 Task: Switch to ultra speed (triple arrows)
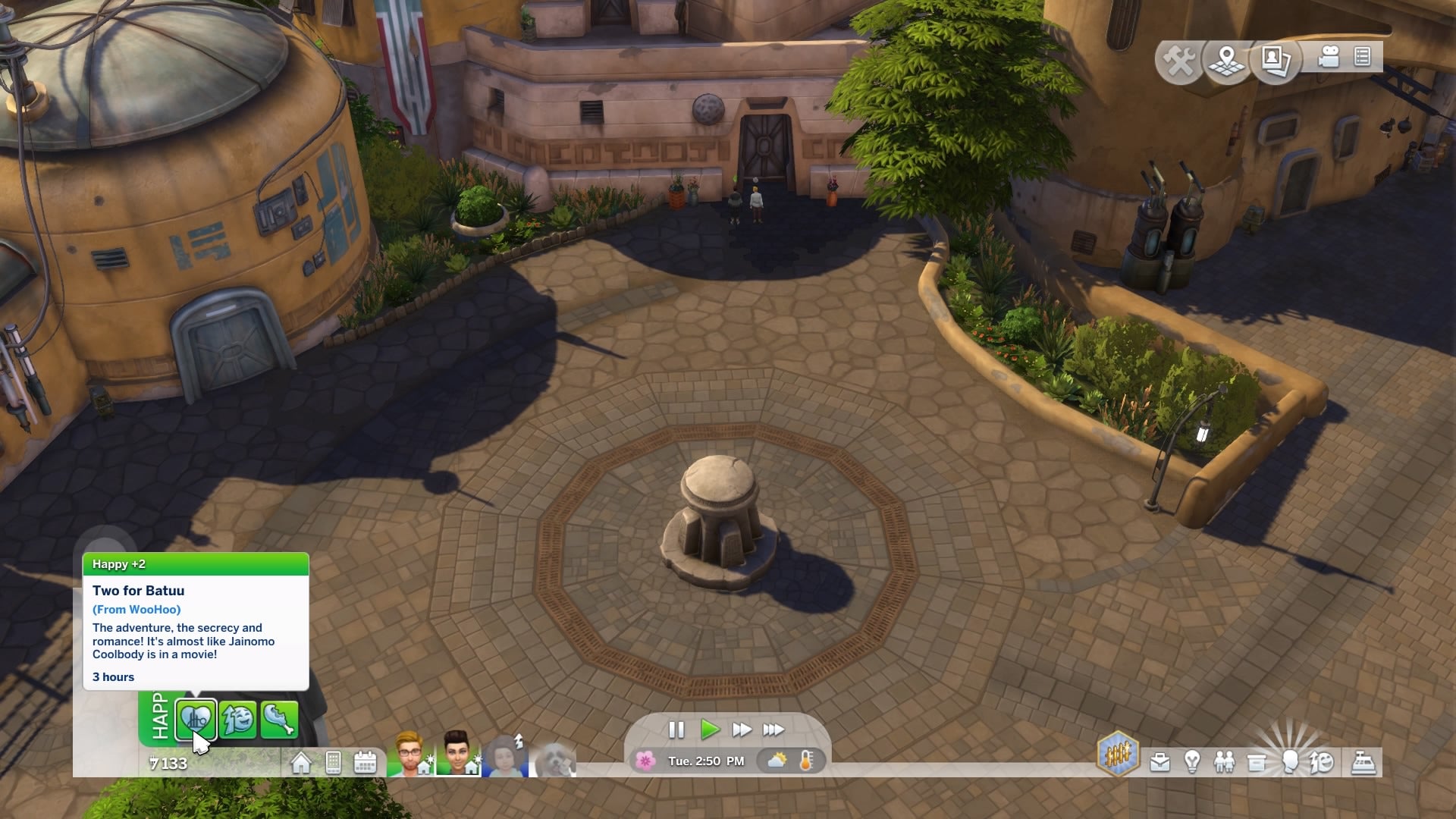[773, 730]
